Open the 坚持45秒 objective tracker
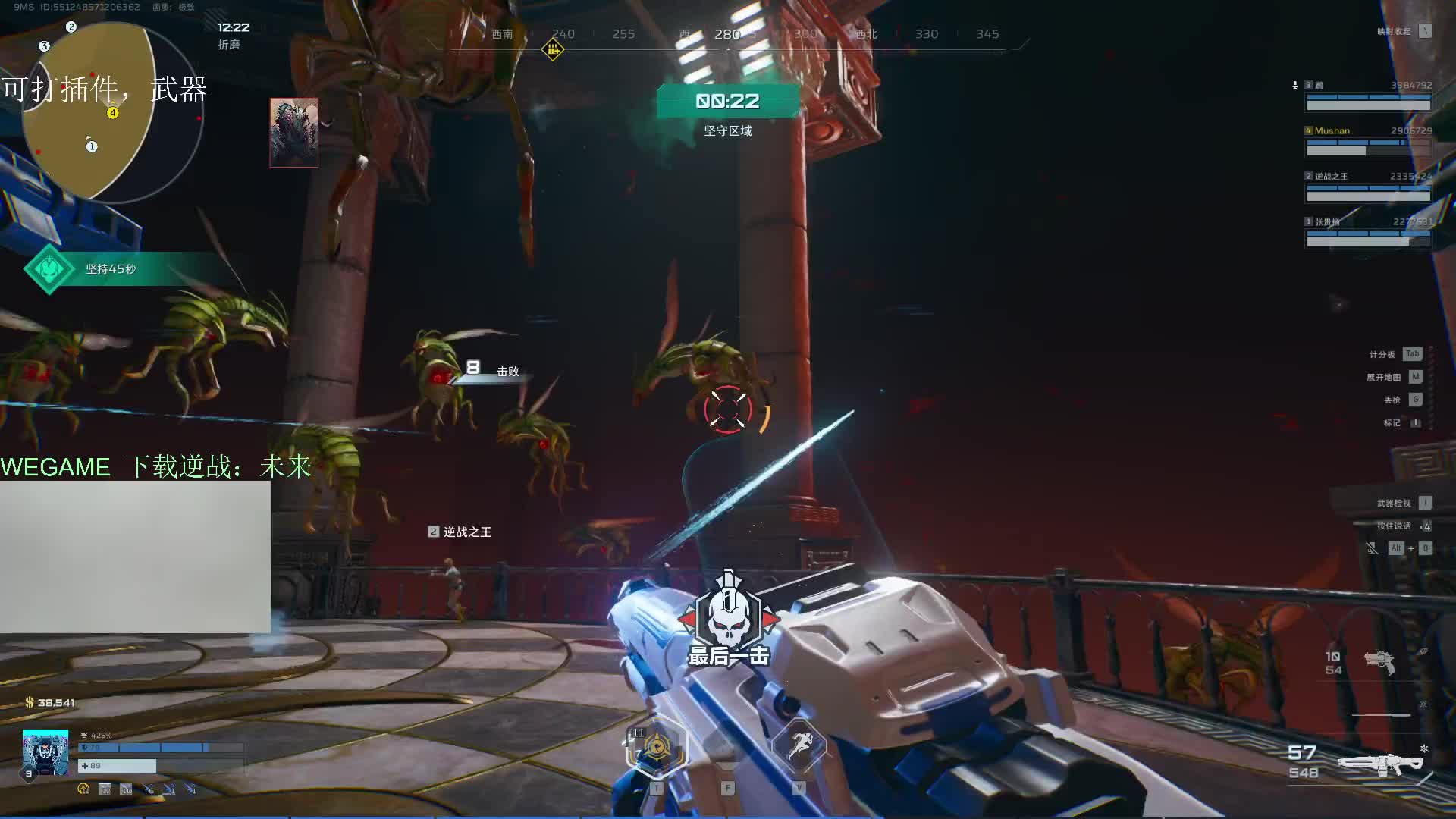The image size is (1456, 819). (110, 269)
